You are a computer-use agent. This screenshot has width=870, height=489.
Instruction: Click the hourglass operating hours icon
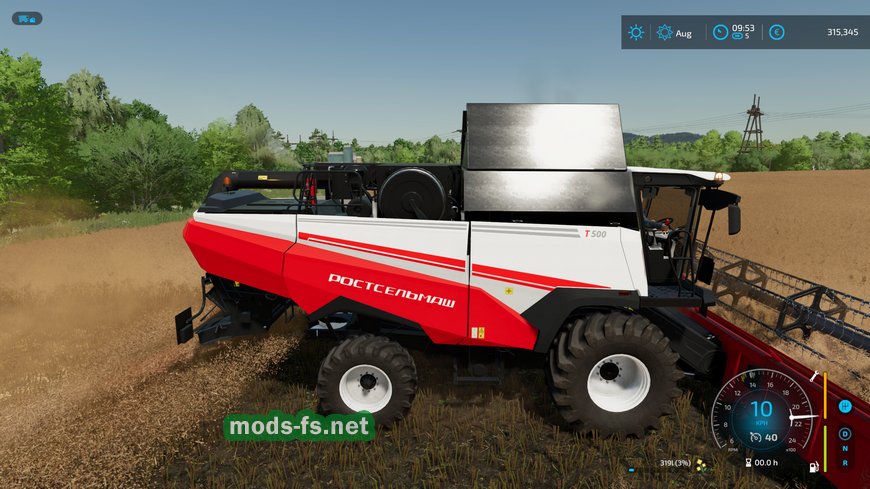pos(746,462)
